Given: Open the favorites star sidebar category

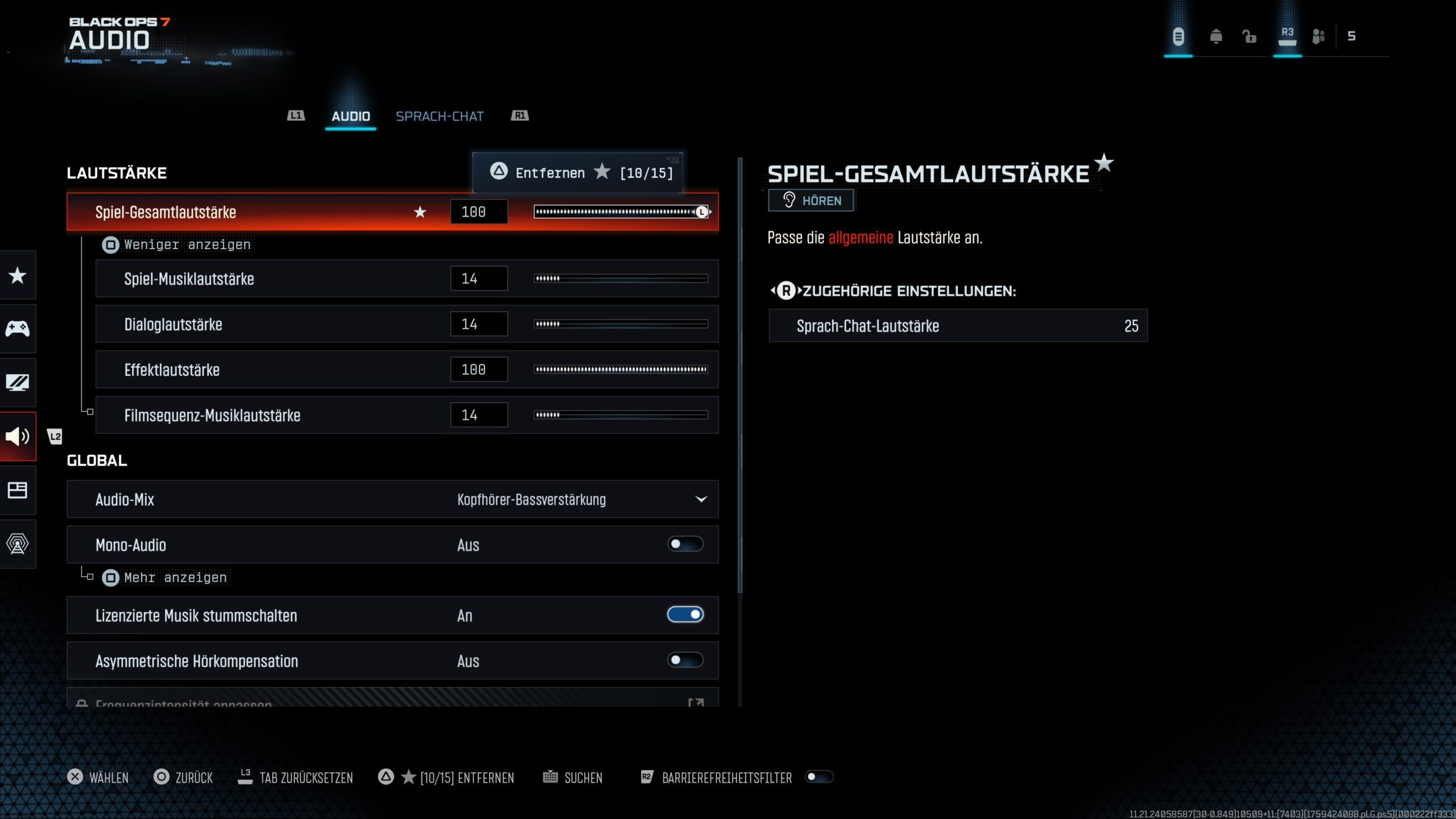Looking at the screenshot, I should (x=18, y=276).
